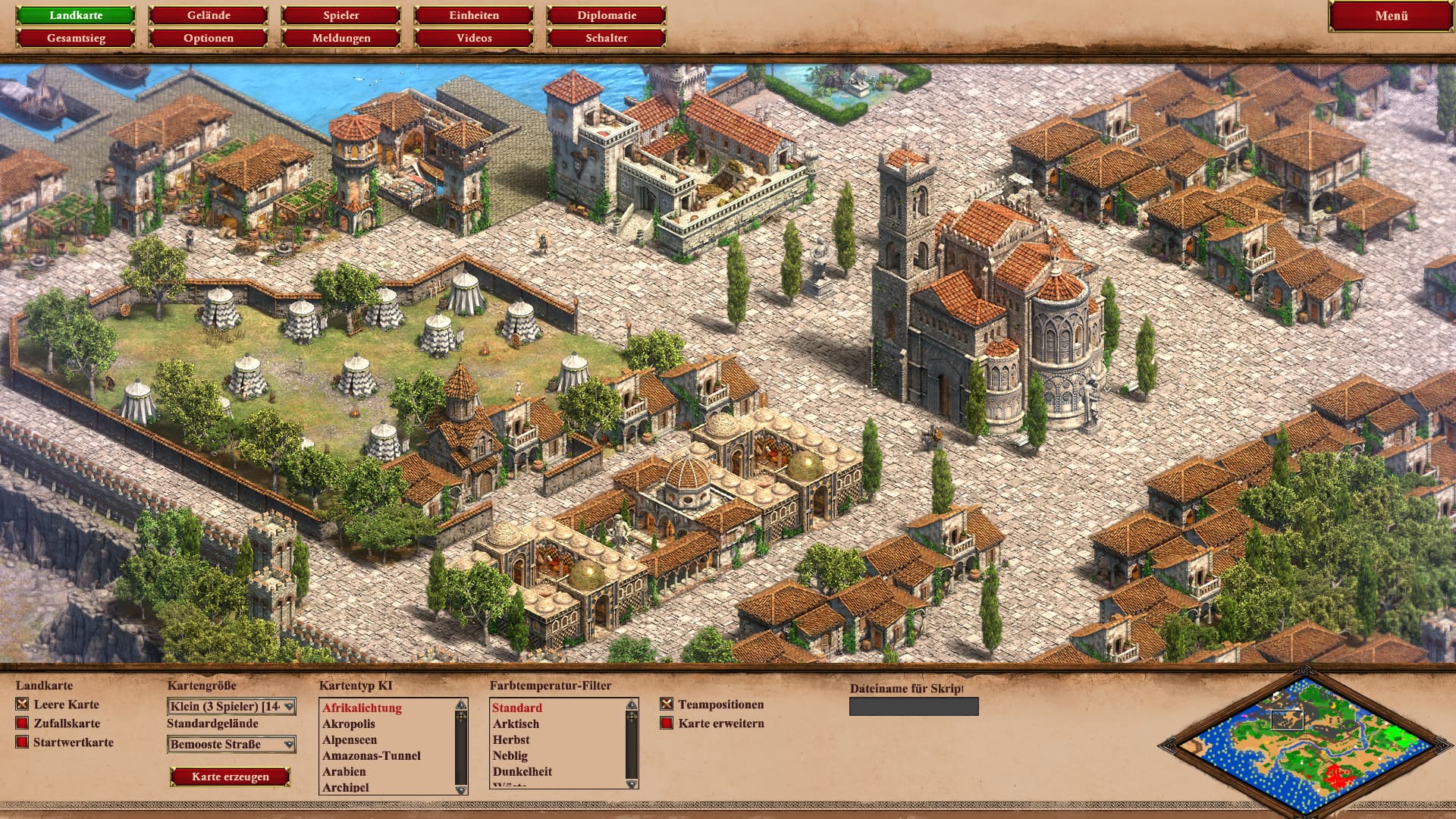Enable the Karte erweitern checkbox

point(667,723)
